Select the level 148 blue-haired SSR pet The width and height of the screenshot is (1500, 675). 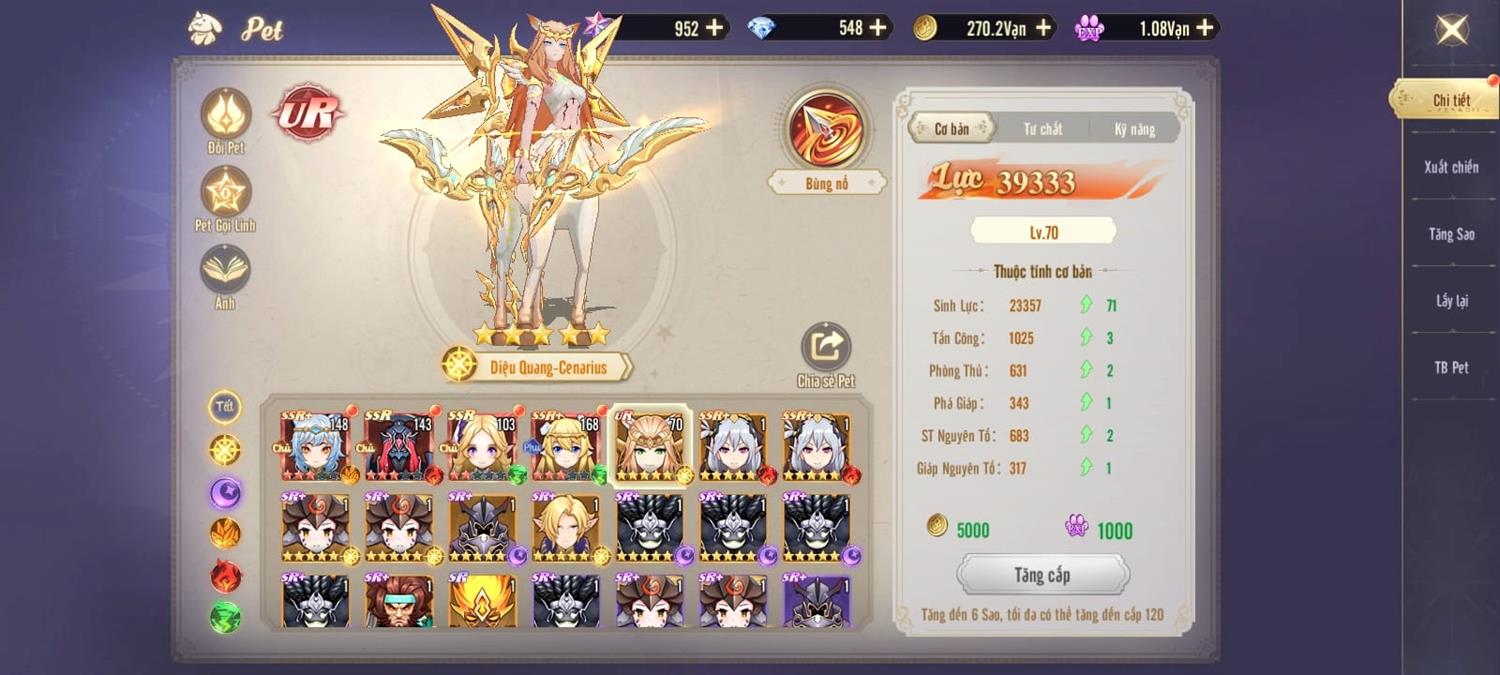coord(315,447)
